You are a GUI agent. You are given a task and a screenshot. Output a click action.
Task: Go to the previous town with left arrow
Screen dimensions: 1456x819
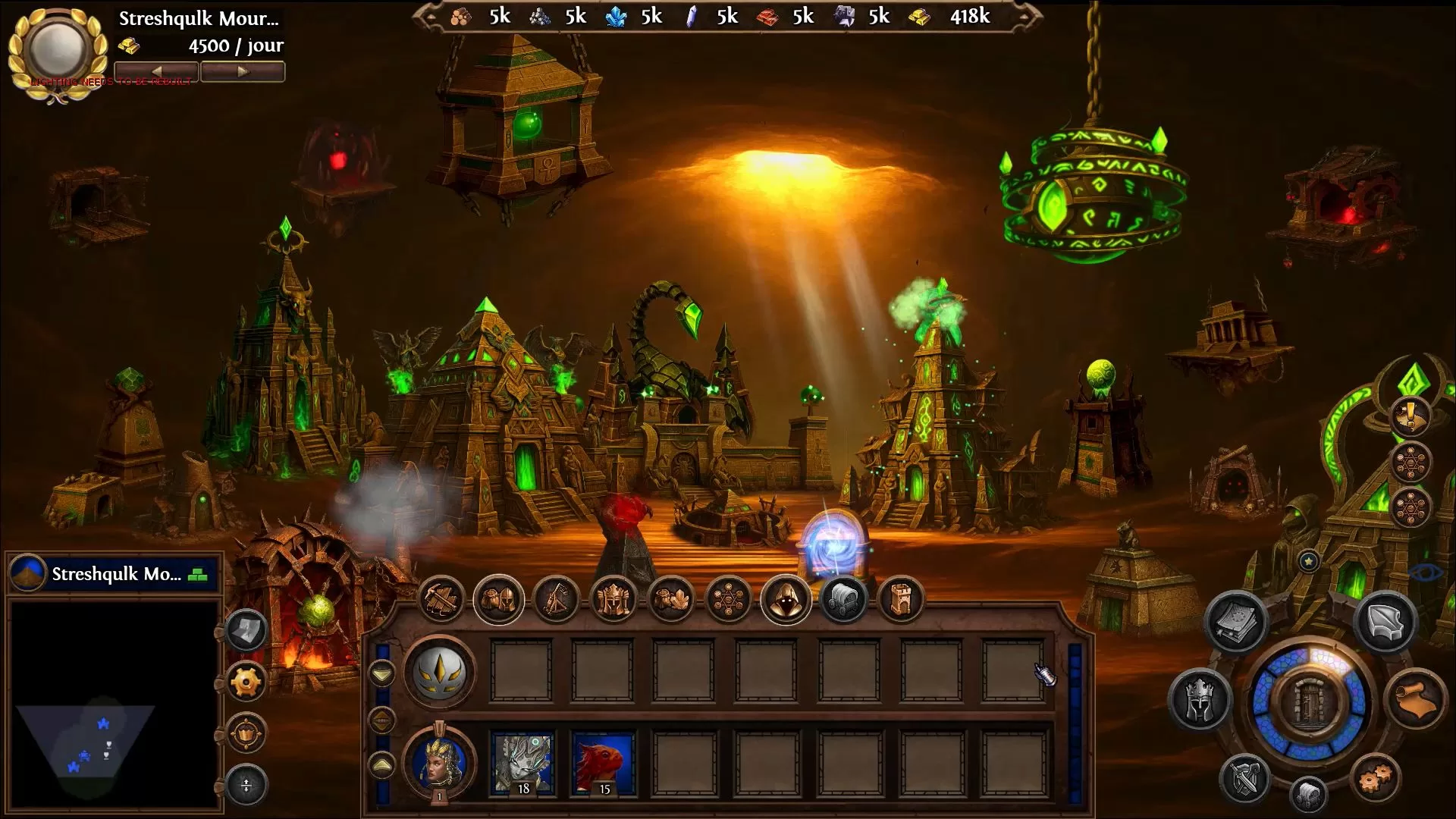click(156, 72)
